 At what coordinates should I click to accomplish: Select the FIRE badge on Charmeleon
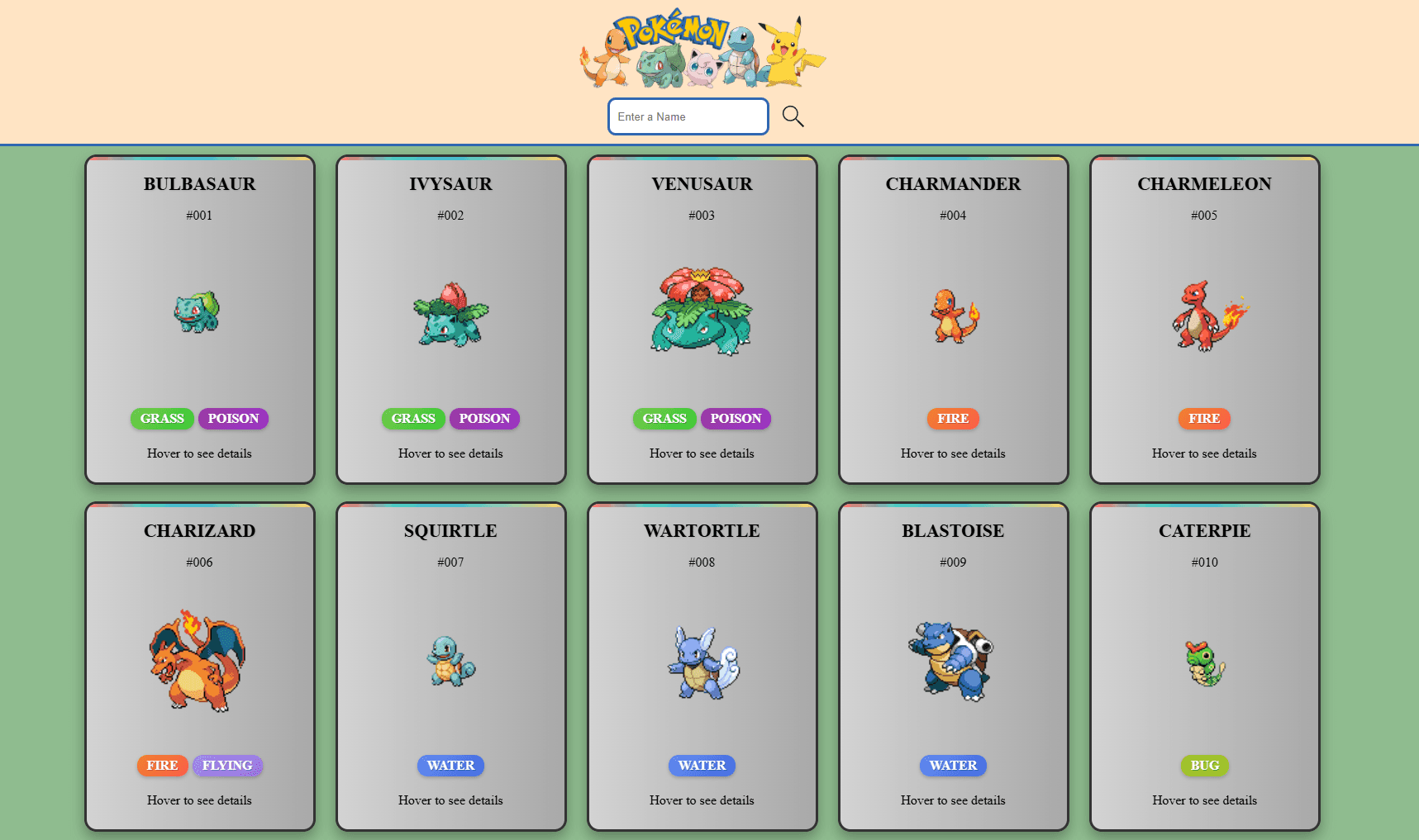click(x=1204, y=419)
